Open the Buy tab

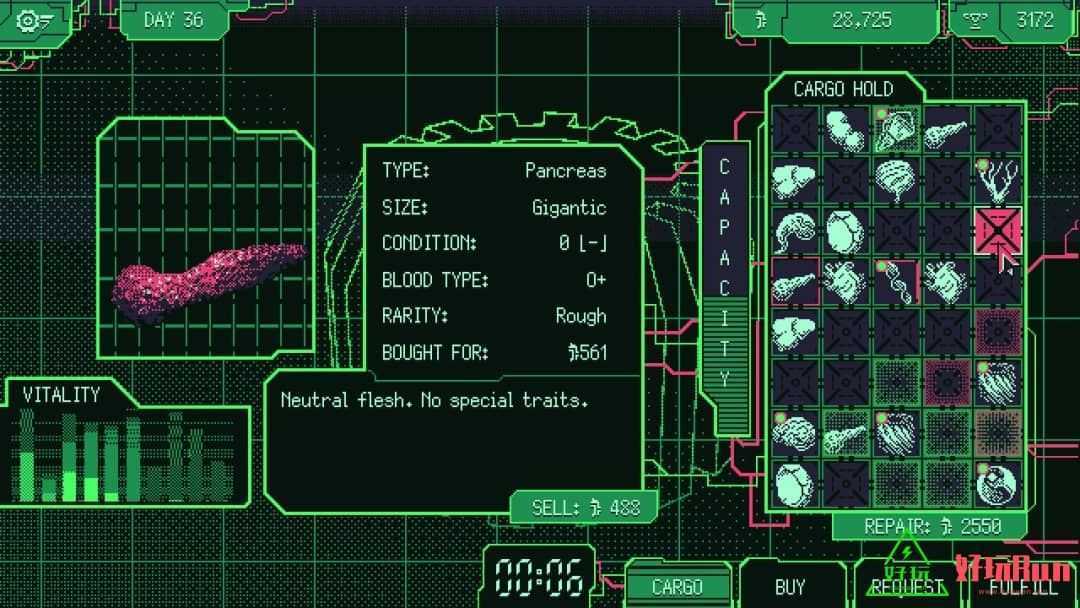click(790, 587)
